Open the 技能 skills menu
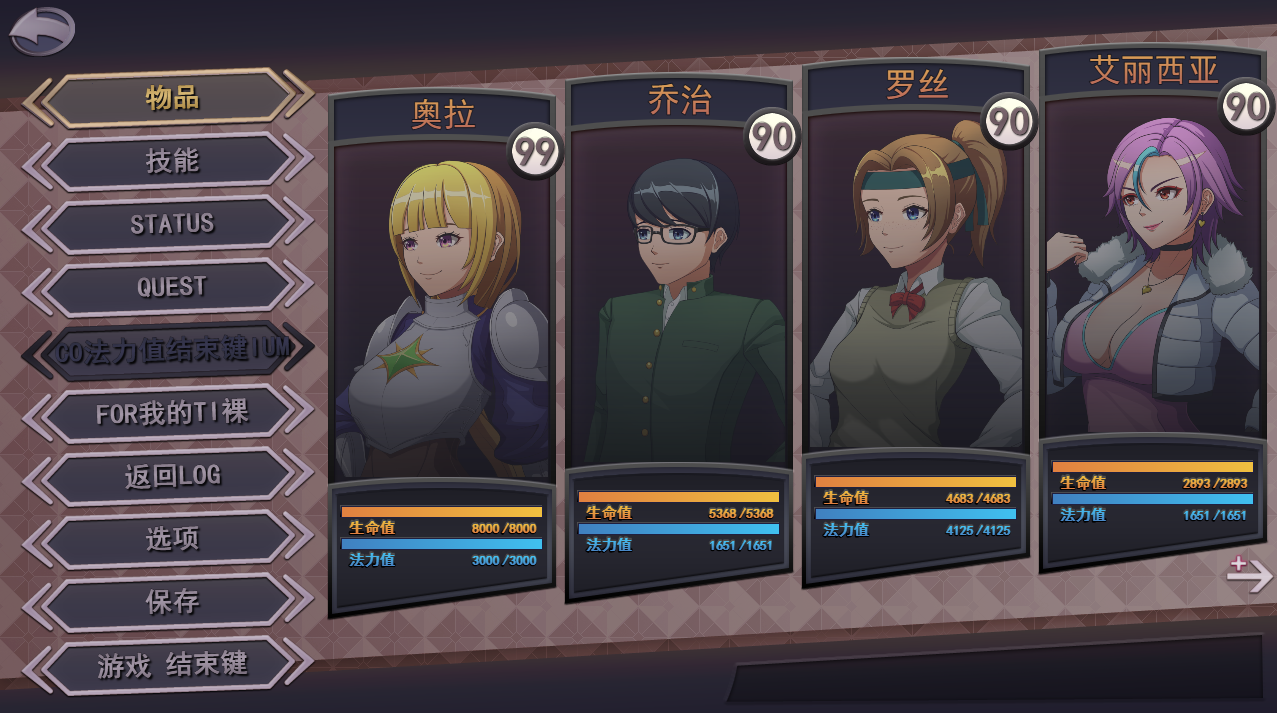This screenshot has height=713, width=1277. [x=171, y=161]
